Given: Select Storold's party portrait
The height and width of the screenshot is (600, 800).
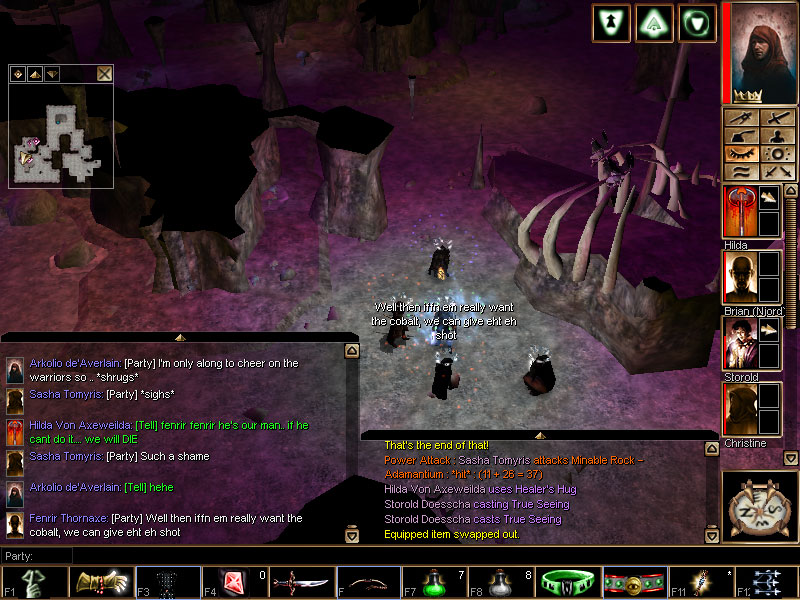Looking at the screenshot, I should pos(739,344).
